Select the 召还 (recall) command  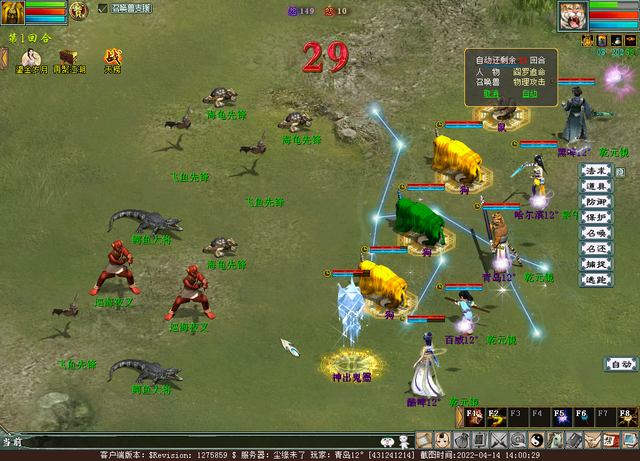[596, 249]
